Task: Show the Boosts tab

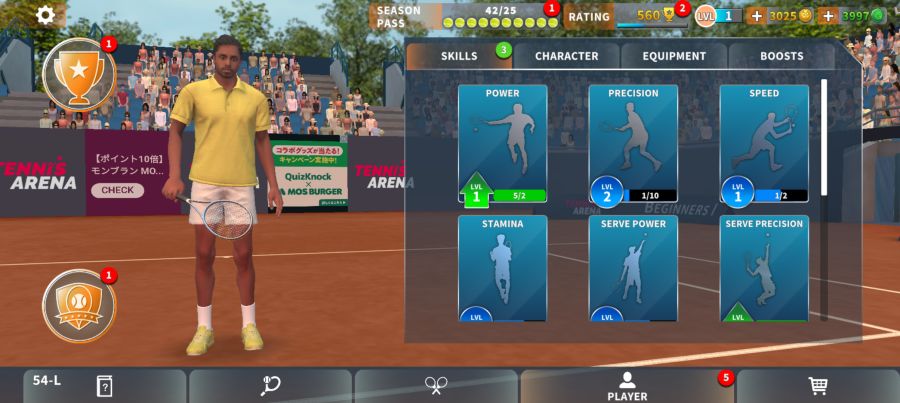Action: tap(781, 56)
